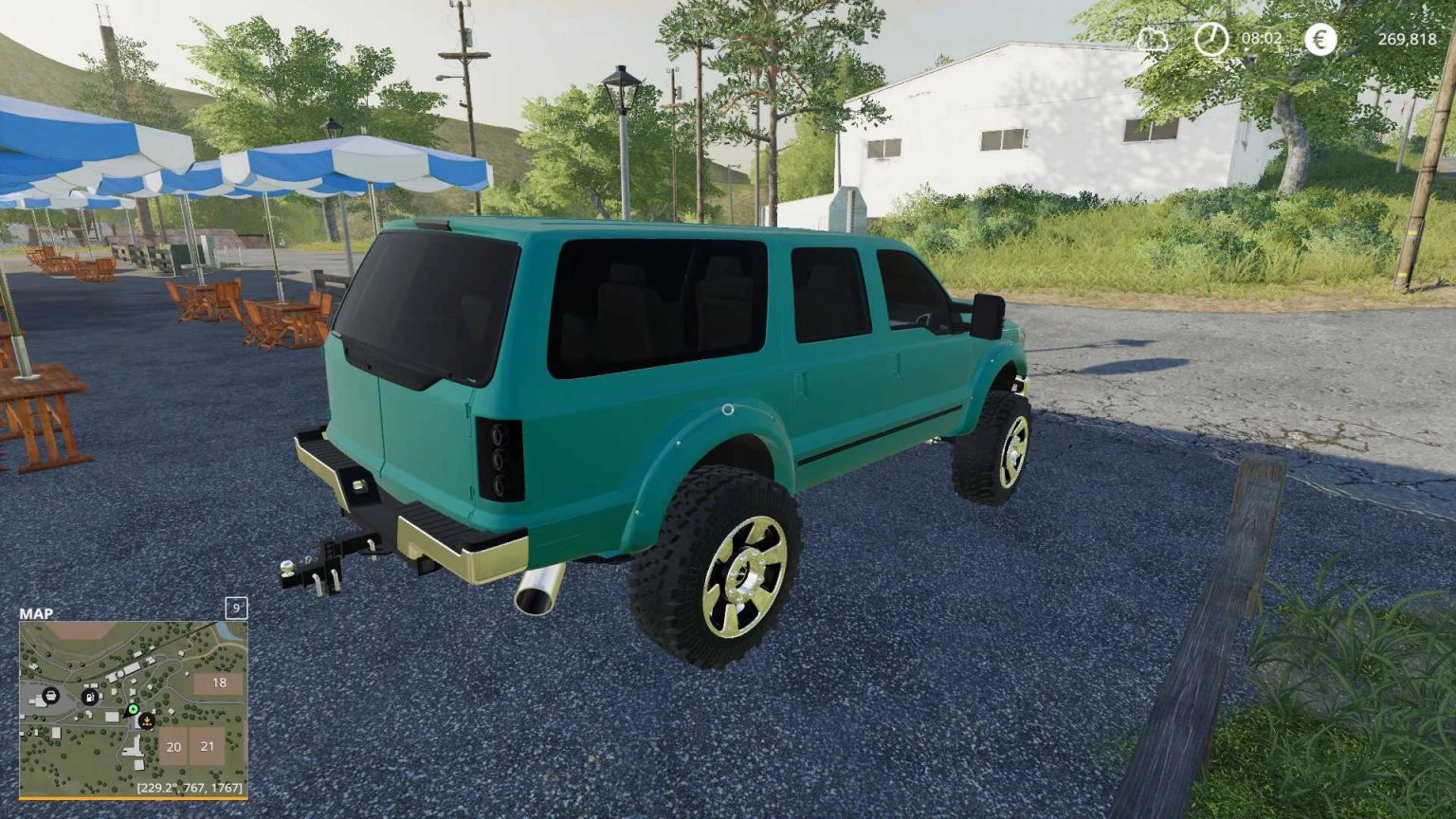
Task: Select field 18 on the minimap
Action: tap(219, 682)
